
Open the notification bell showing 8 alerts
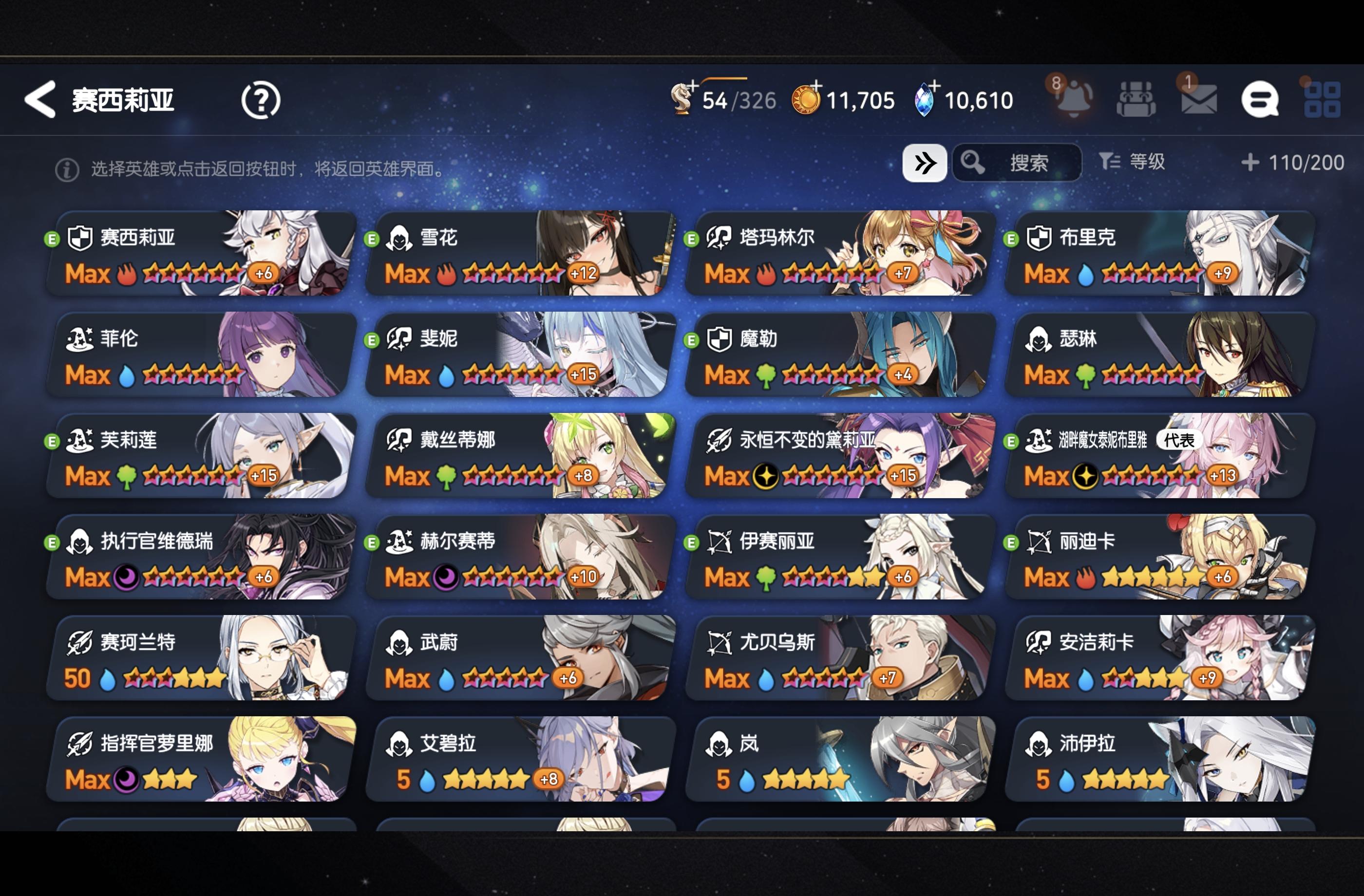(x=1074, y=100)
